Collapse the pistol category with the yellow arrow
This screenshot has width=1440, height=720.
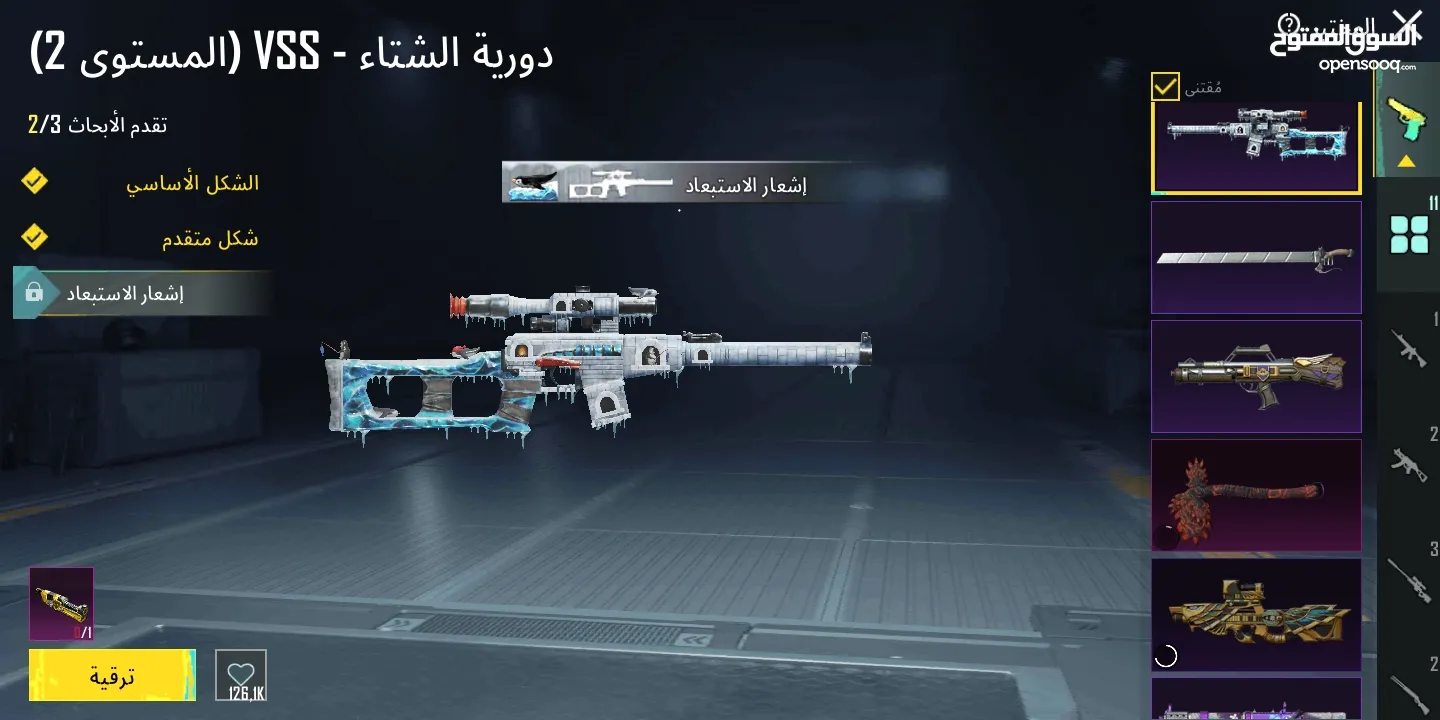tap(1407, 158)
